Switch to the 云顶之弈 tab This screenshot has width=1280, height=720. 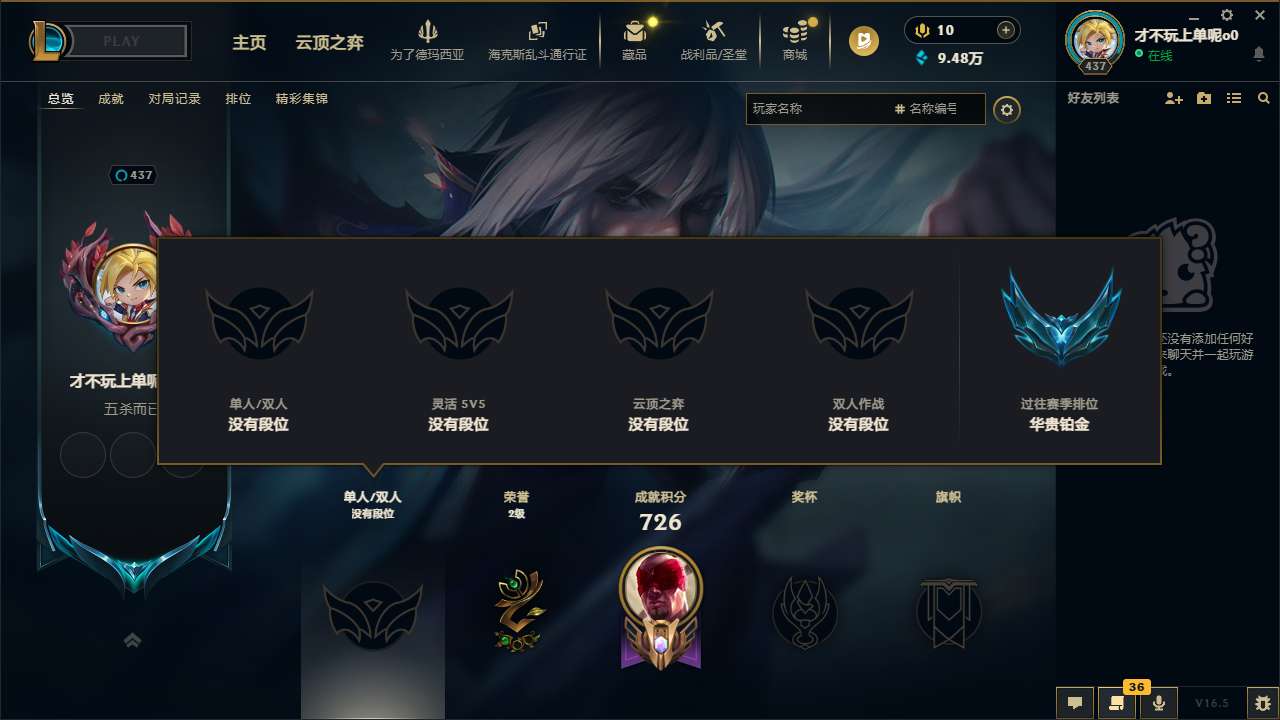coord(329,43)
